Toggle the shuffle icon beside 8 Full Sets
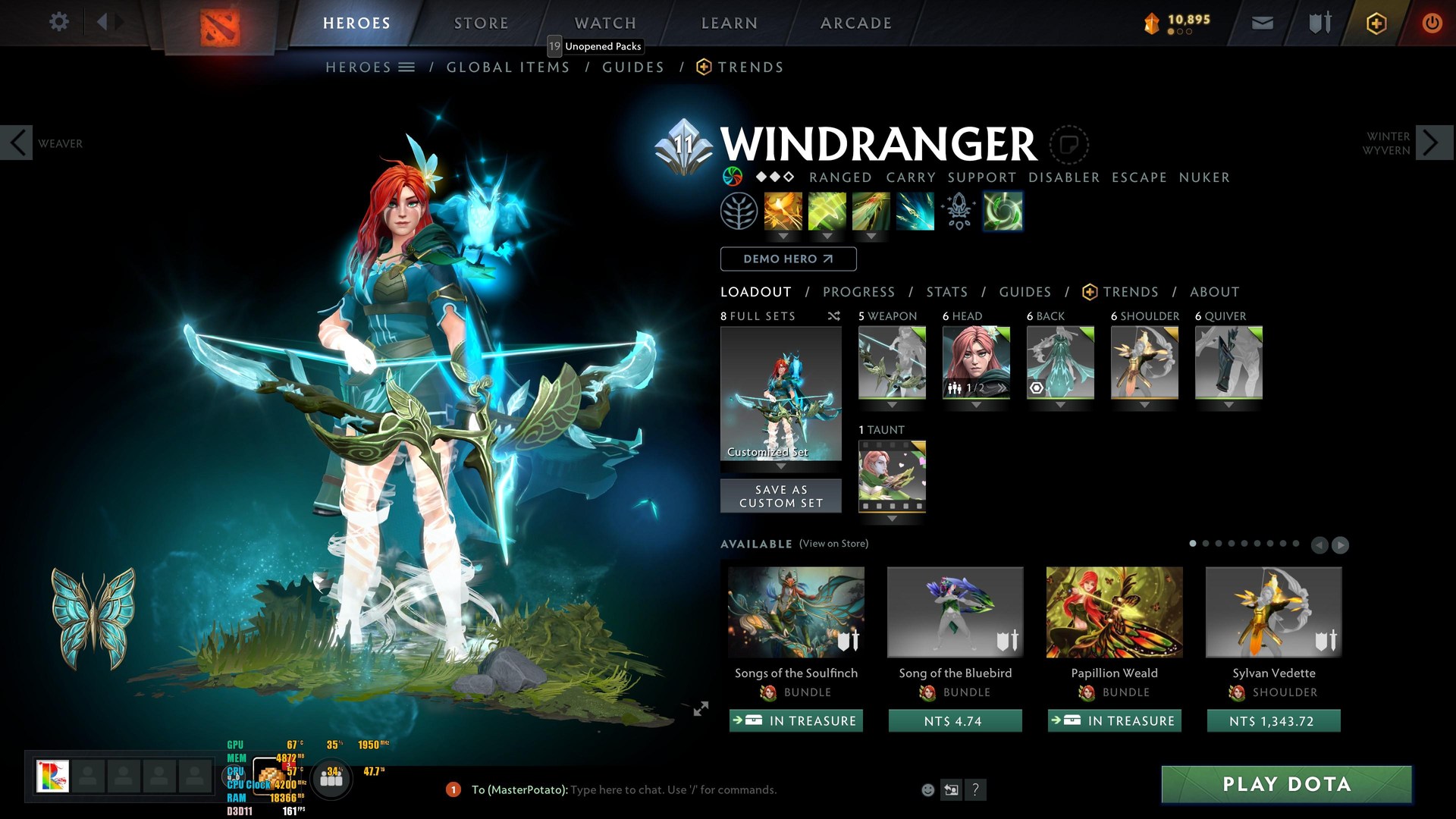This screenshot has height=819, width=1456. 833,316
